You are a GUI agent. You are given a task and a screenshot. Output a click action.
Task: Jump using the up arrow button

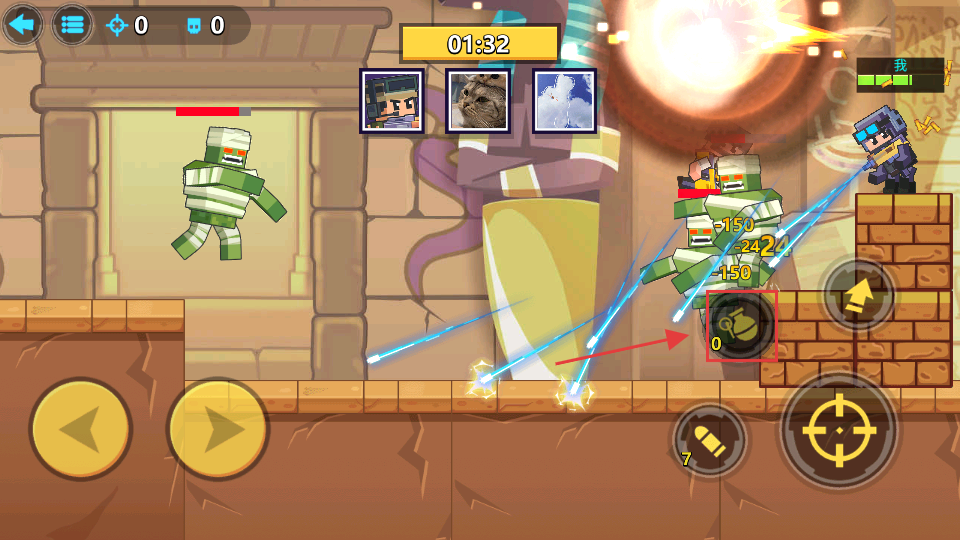[857, 295]
